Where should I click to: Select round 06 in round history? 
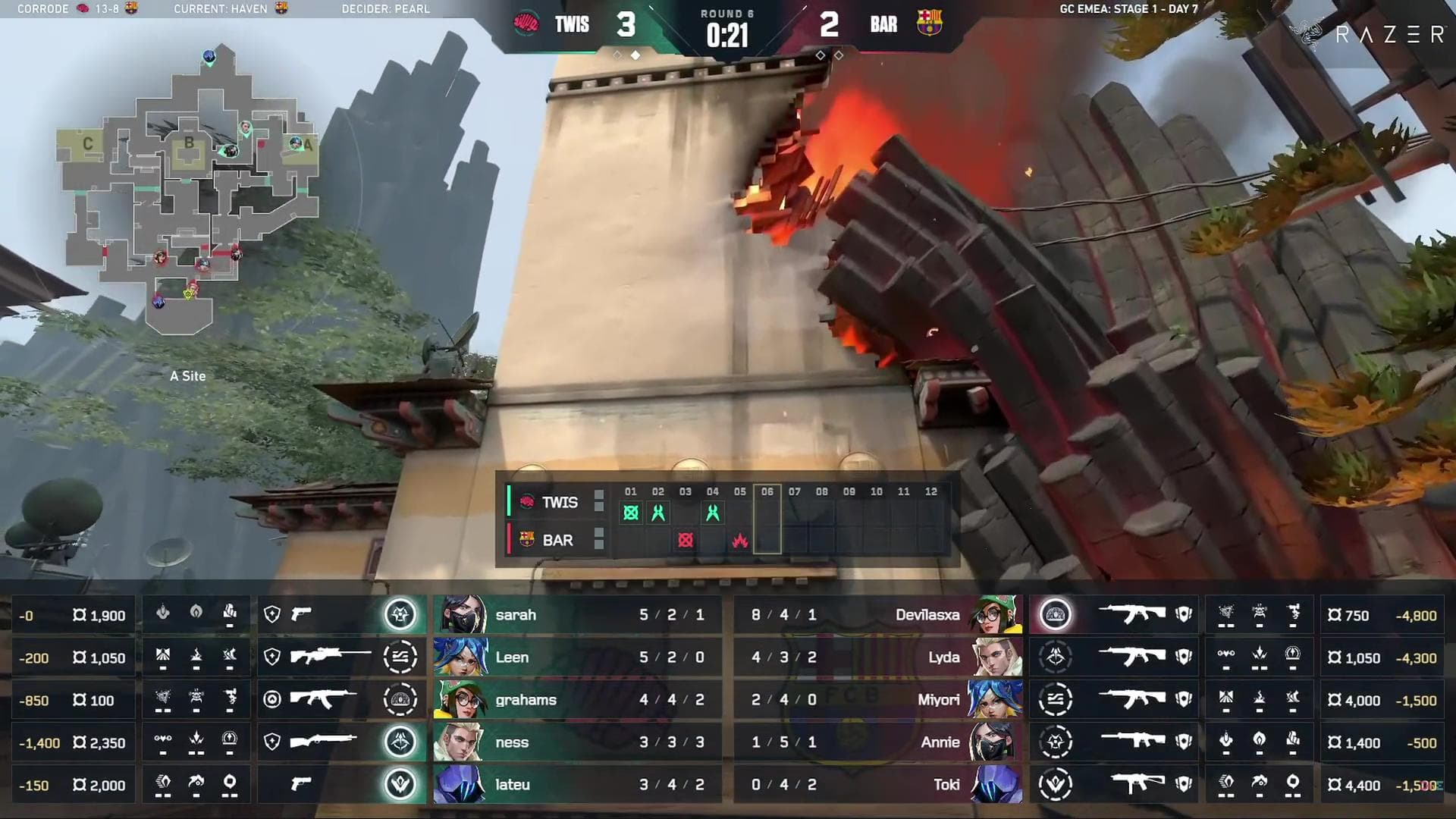pos(767,520)
